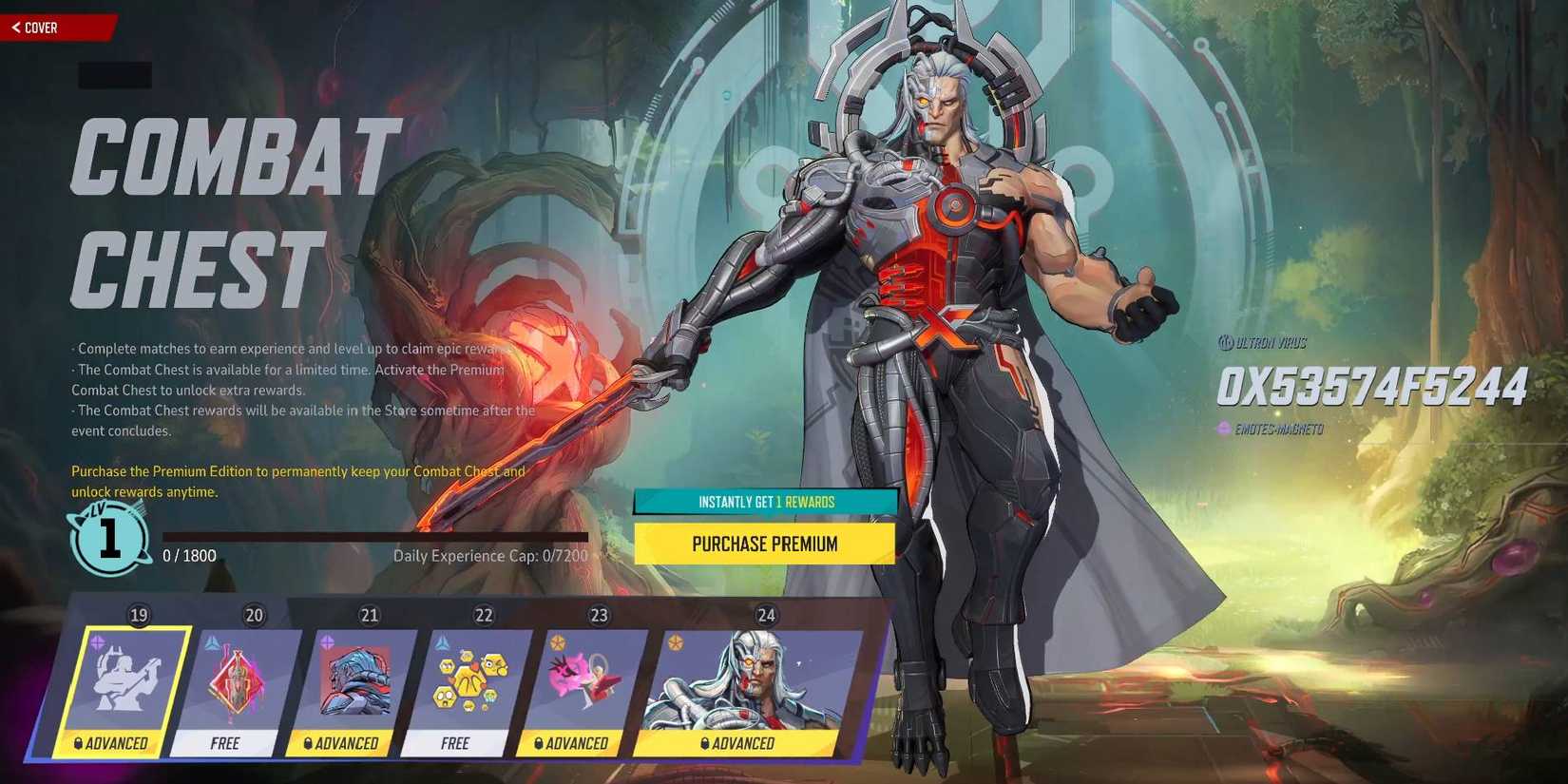Click the yellow sticker pack icon at level 22

click(472, 679)
